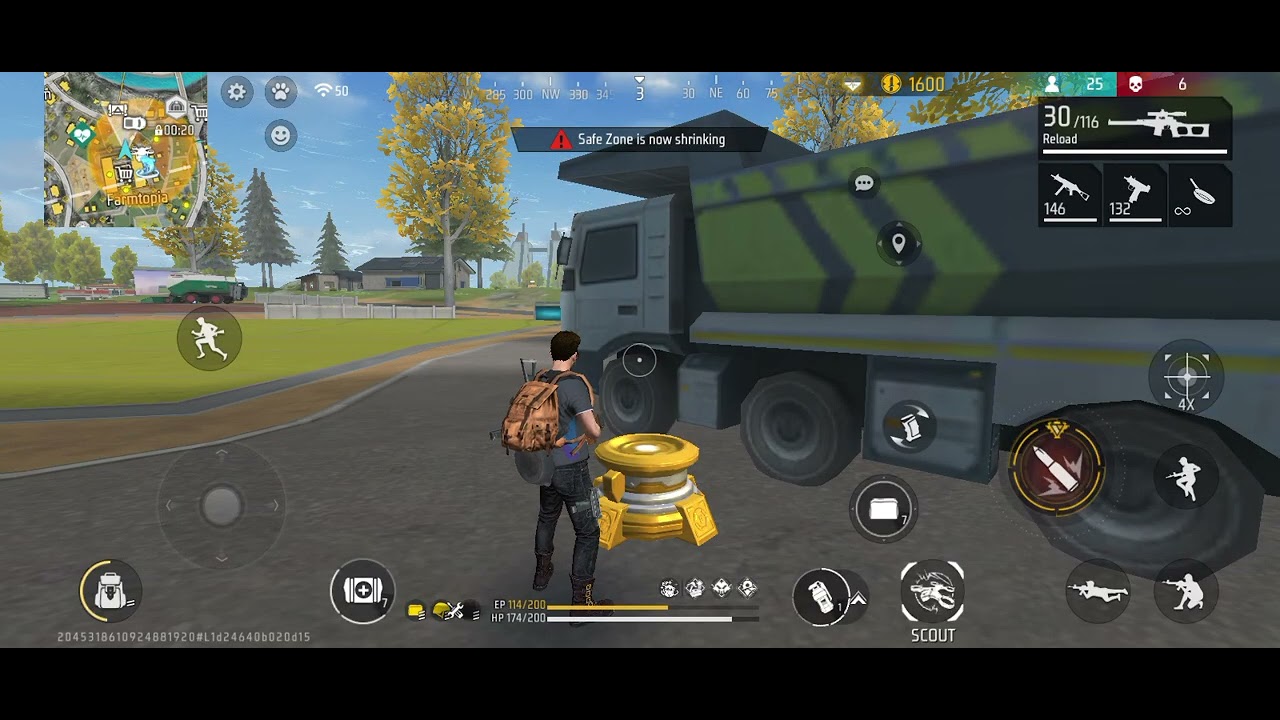Fire weapon with the bullet button
The height and width of the screenshot is (720, 1280).
click(1056, 467)
